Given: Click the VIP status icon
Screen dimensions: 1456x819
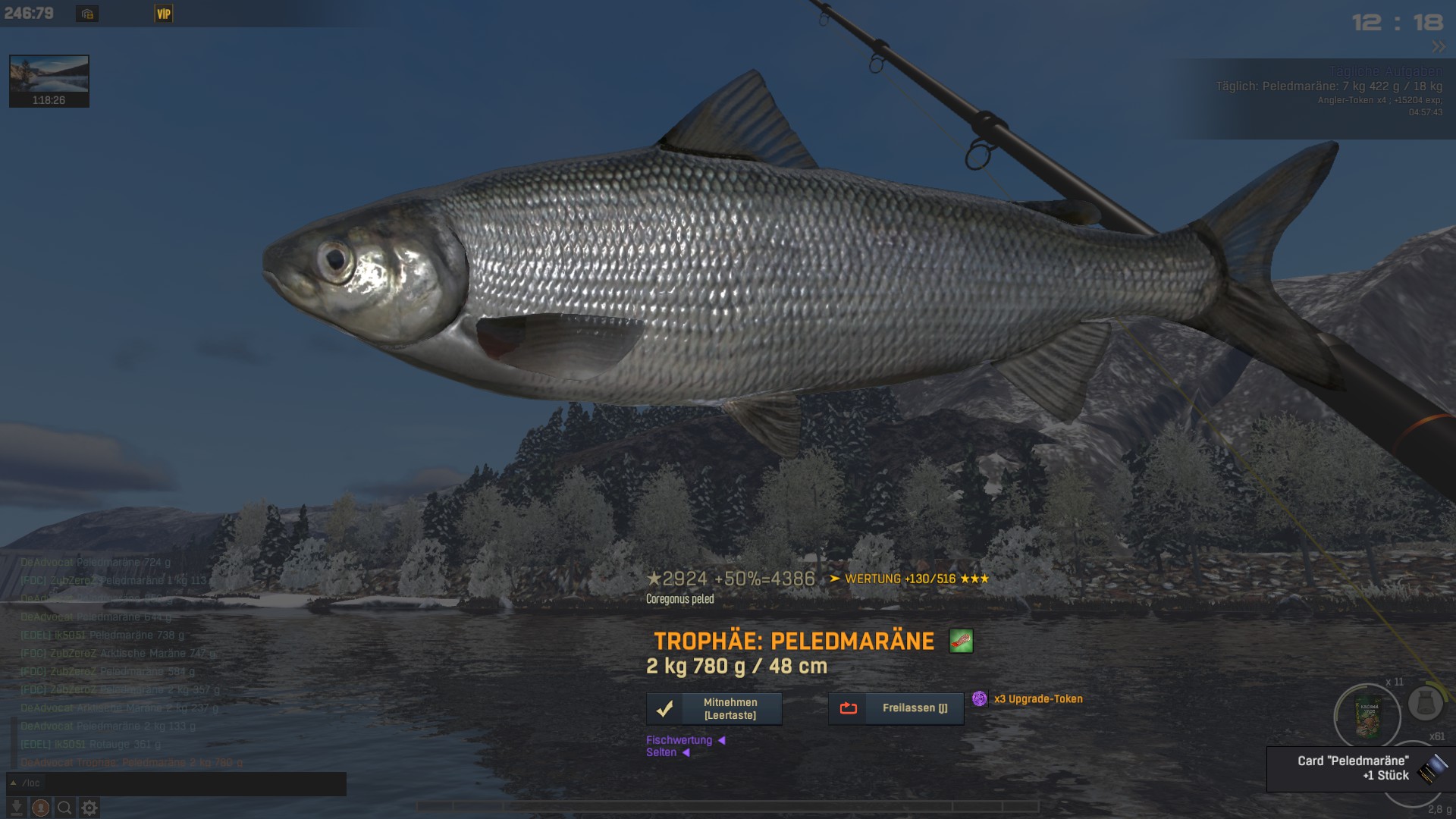Looking at the screenshot, I should point(163,14).
